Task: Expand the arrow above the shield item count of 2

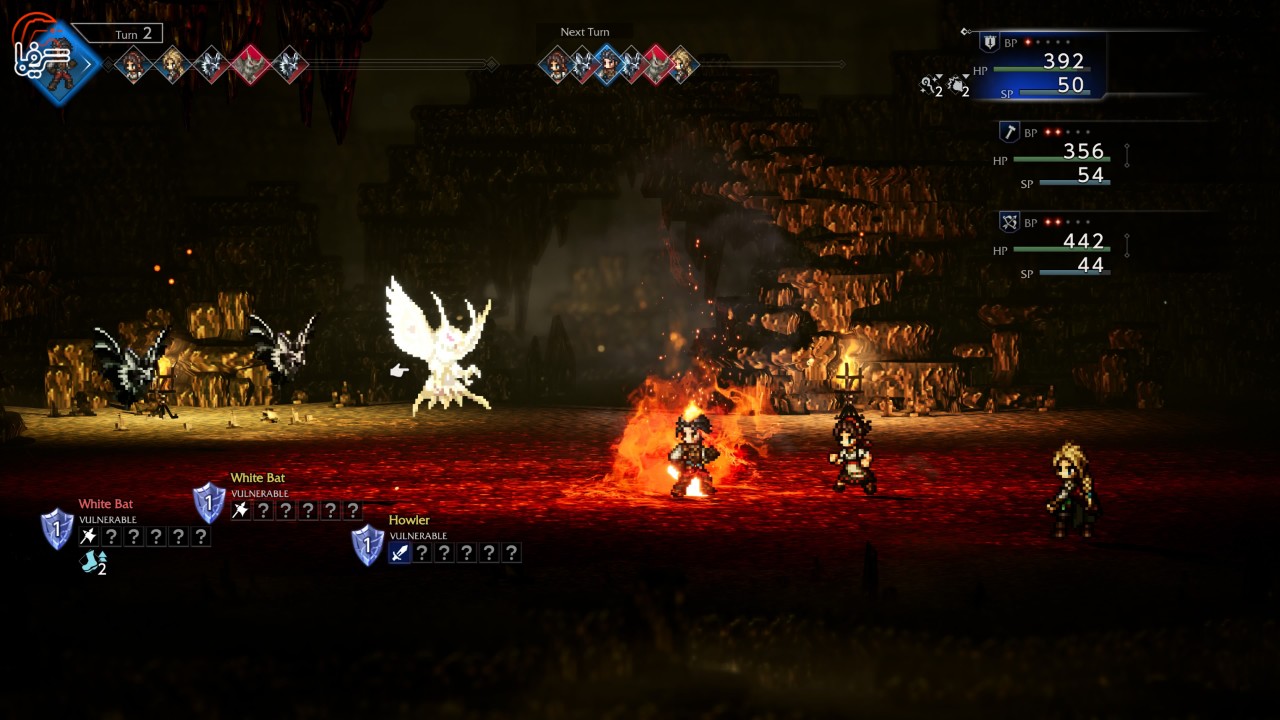Action: point(966,76)
